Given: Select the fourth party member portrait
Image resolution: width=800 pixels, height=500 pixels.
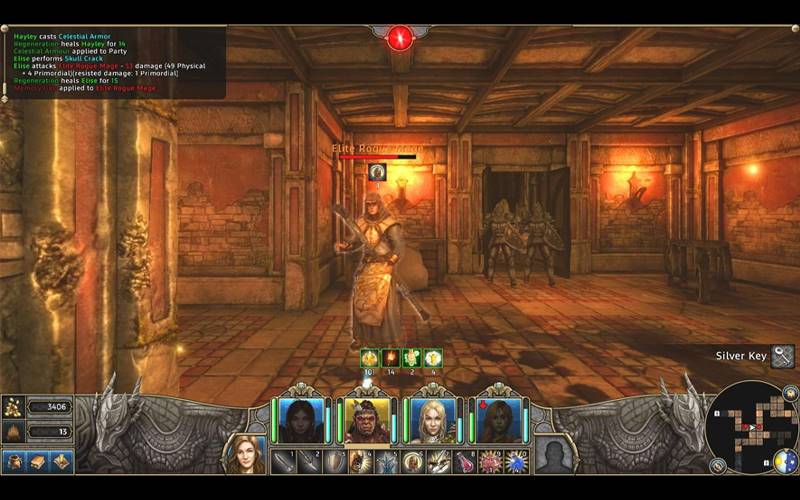Looking at the screenshot, I should click(497, 420).
